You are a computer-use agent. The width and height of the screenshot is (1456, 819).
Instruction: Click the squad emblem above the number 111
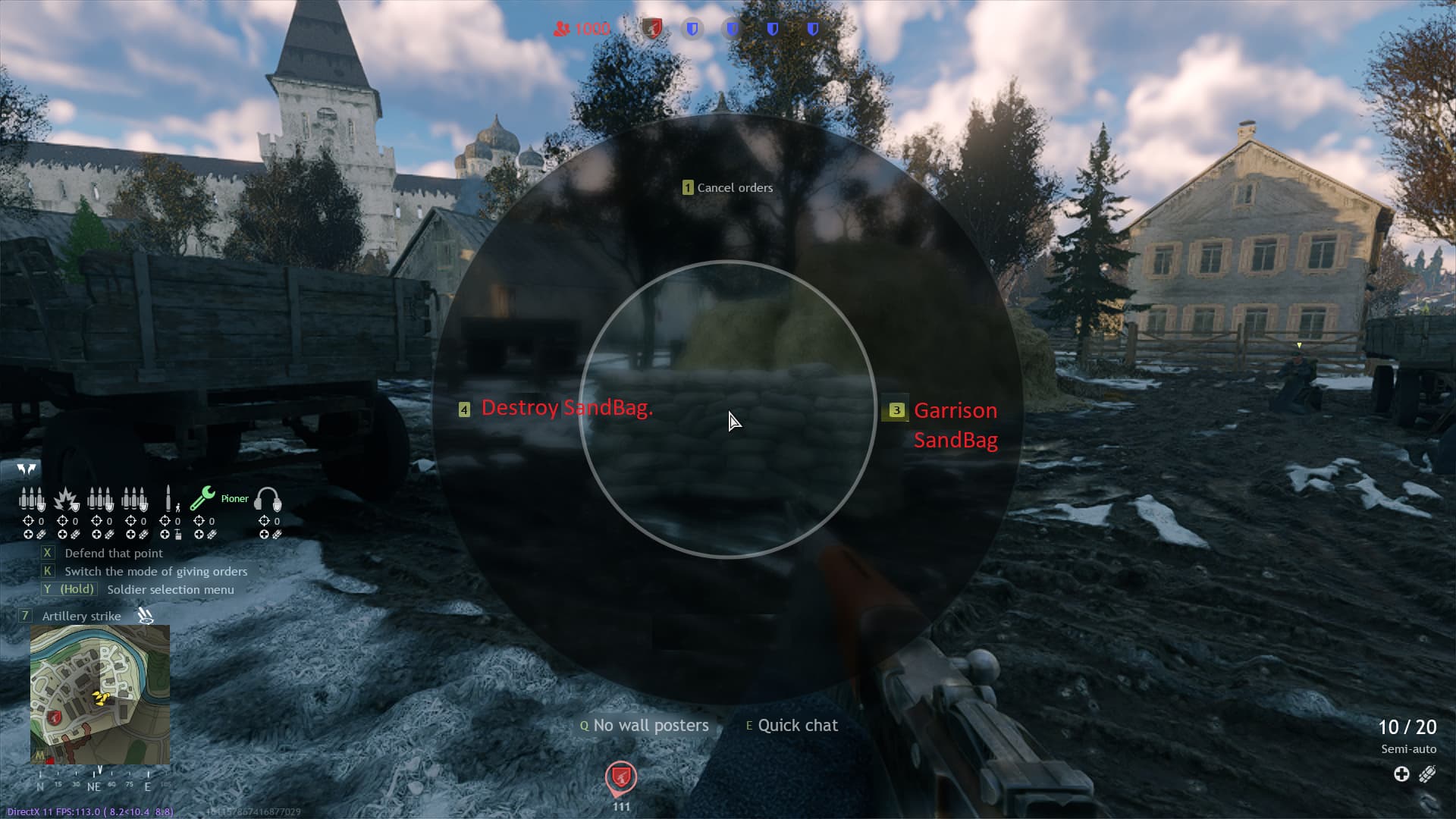[620, 777]
